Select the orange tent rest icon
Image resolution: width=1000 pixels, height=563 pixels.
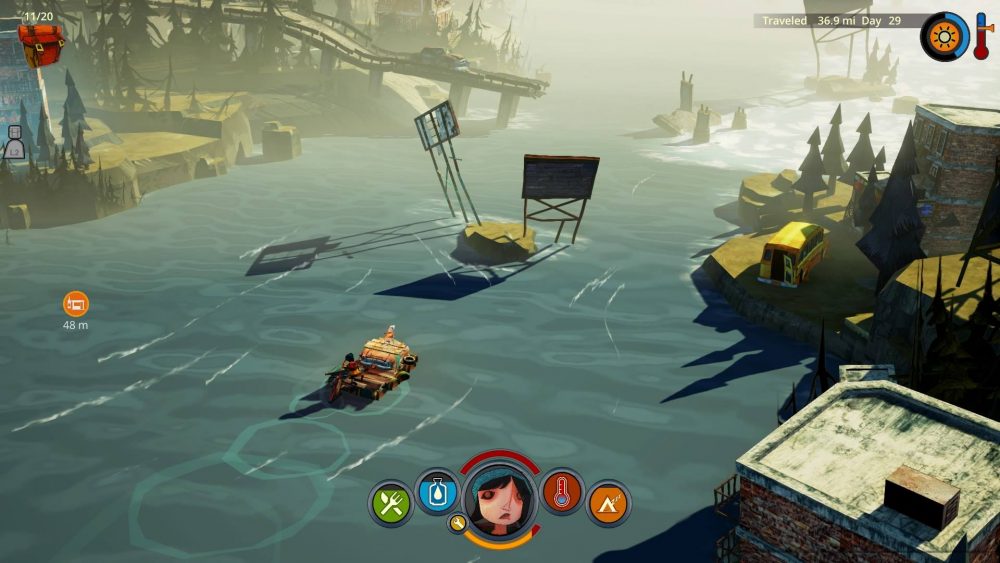point(608,503)
